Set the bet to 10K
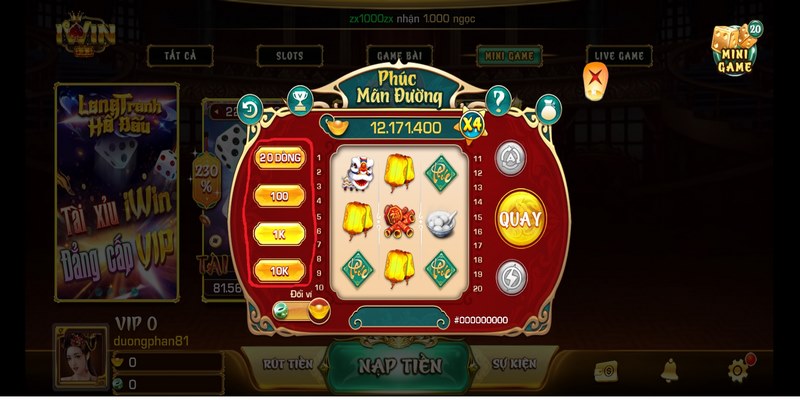The height and width of the screenshot is (400, 800). point(280,270)
